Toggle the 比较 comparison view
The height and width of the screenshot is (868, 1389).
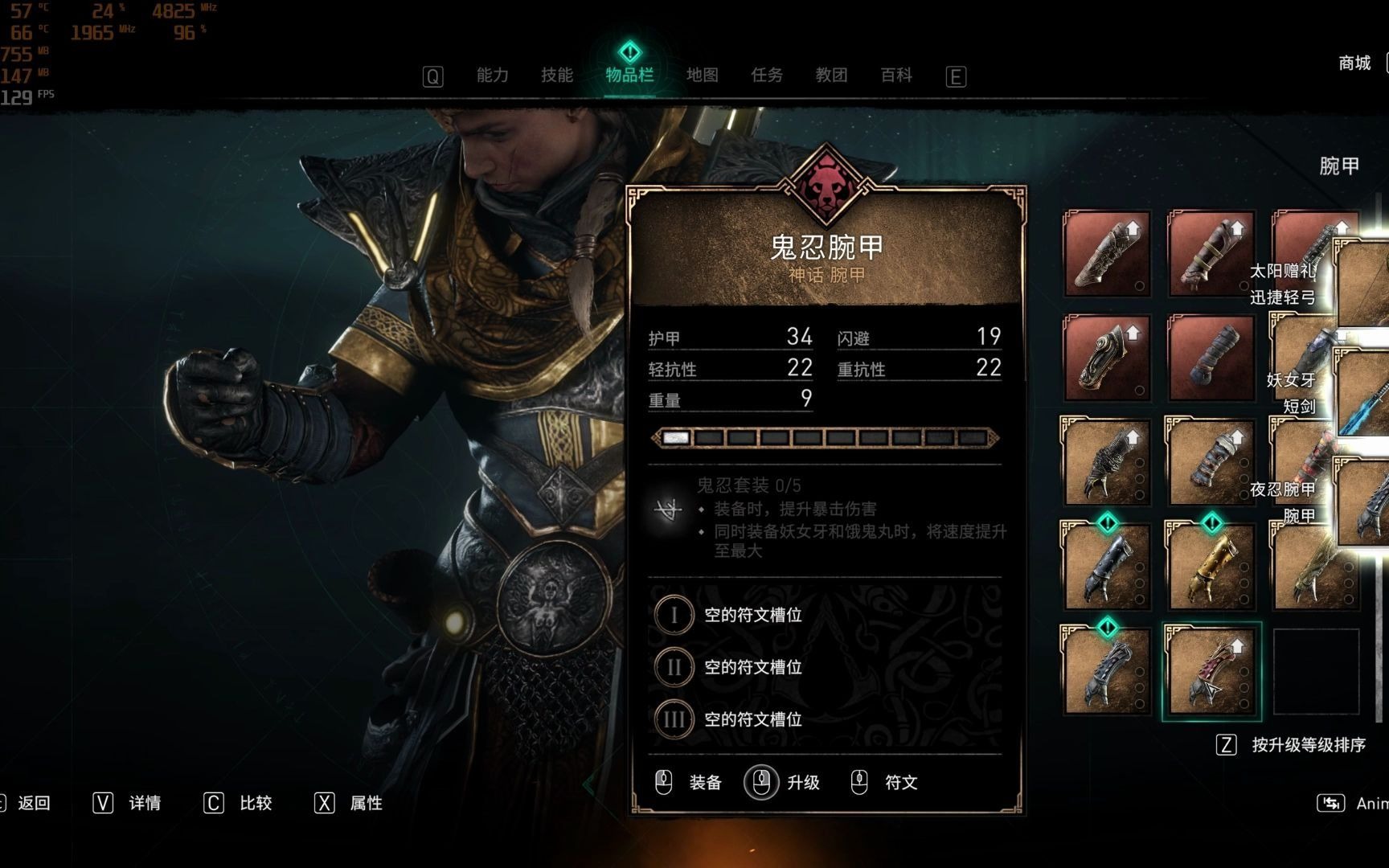tap(255, 803)
